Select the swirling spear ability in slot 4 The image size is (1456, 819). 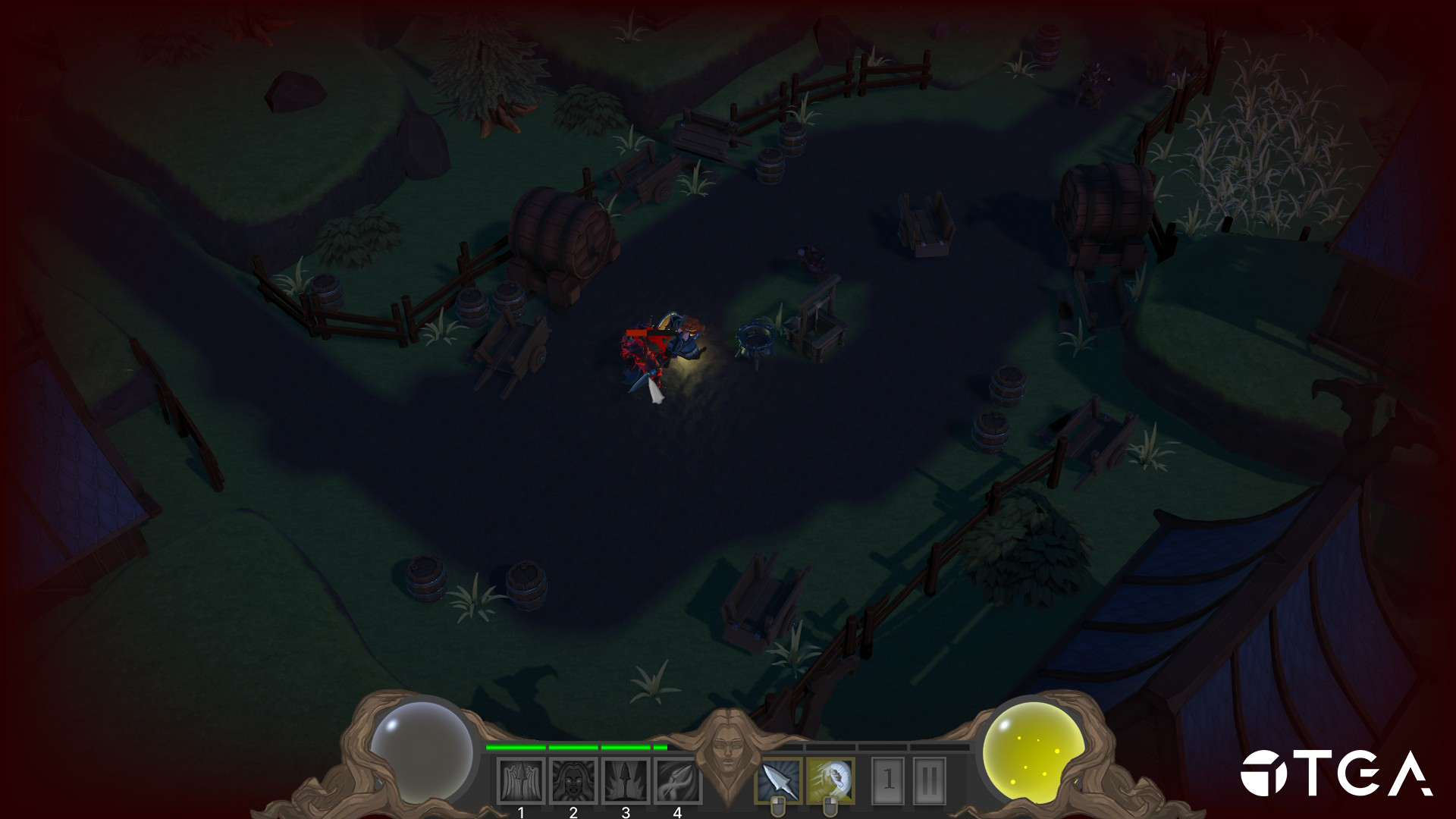click(x=677, y=781)
